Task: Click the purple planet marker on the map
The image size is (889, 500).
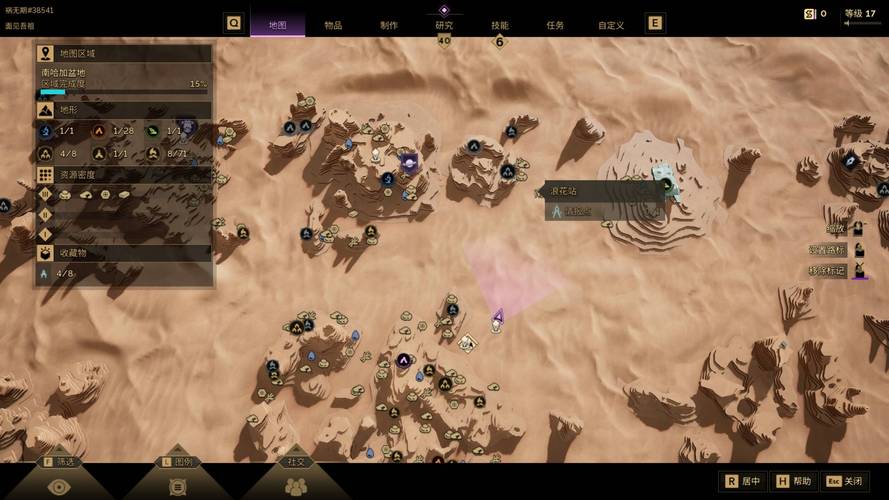Action: click(409, 160)
